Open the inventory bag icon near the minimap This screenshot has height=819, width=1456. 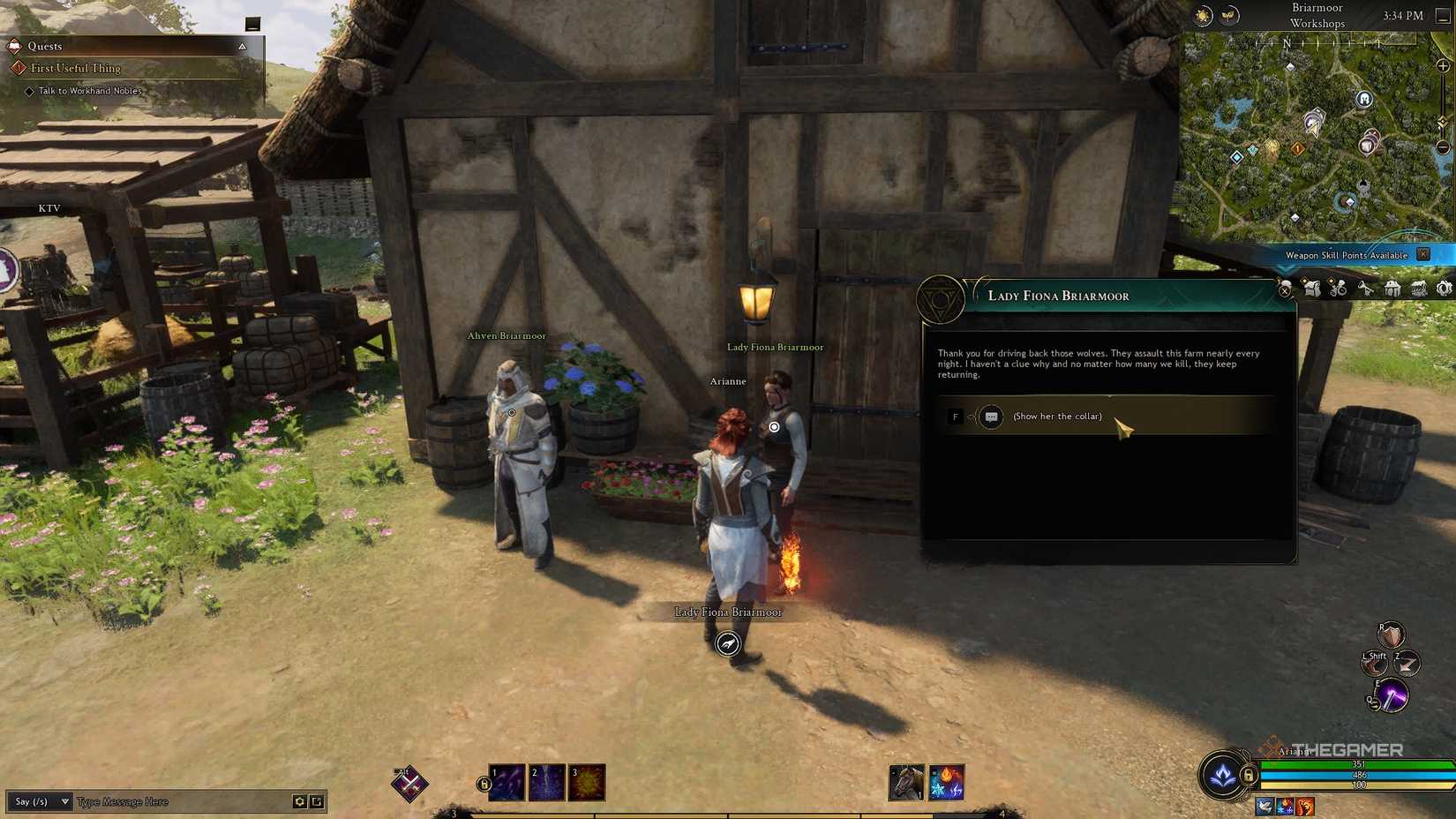[1312, 289]
